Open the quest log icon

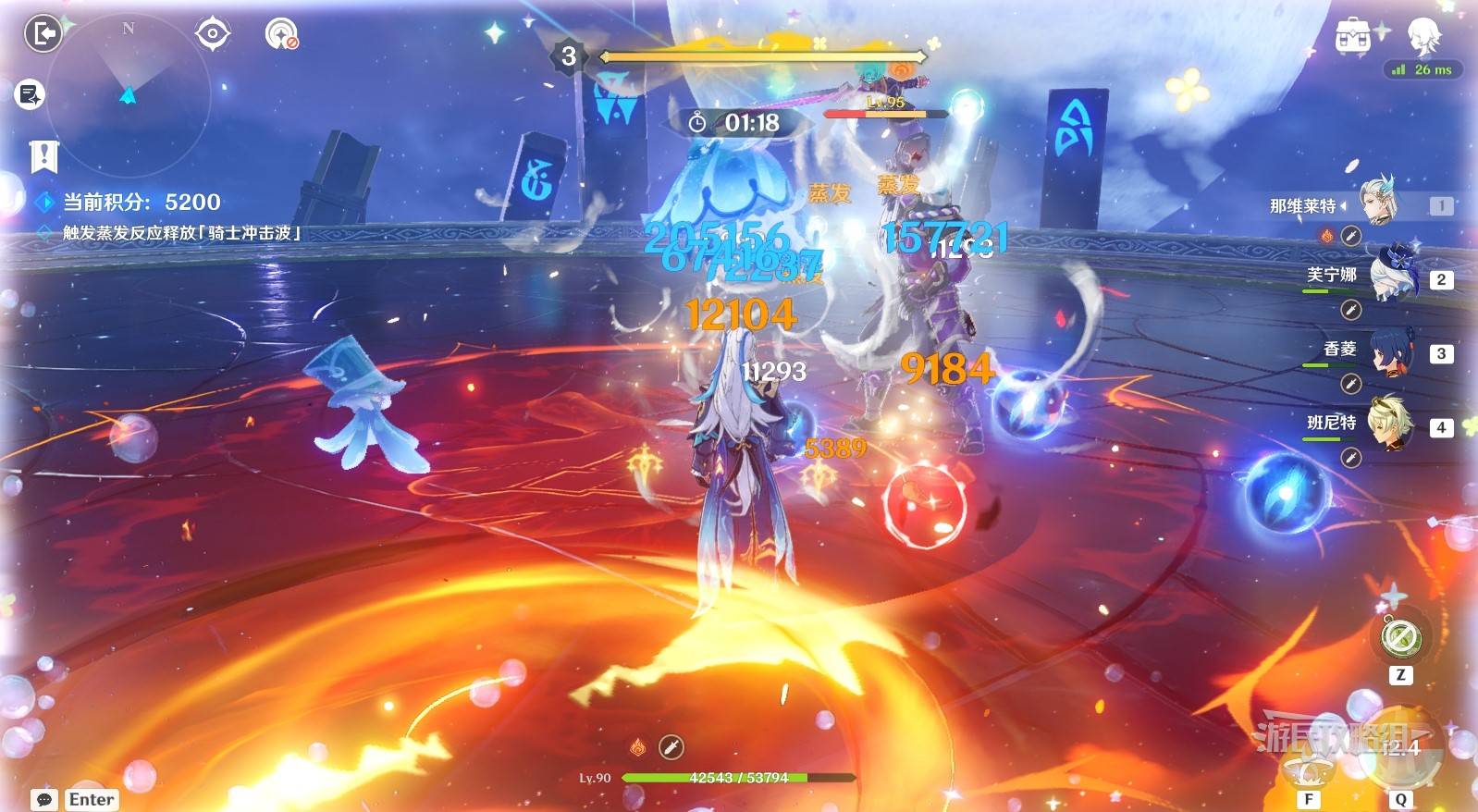click(x=30, y=94)
